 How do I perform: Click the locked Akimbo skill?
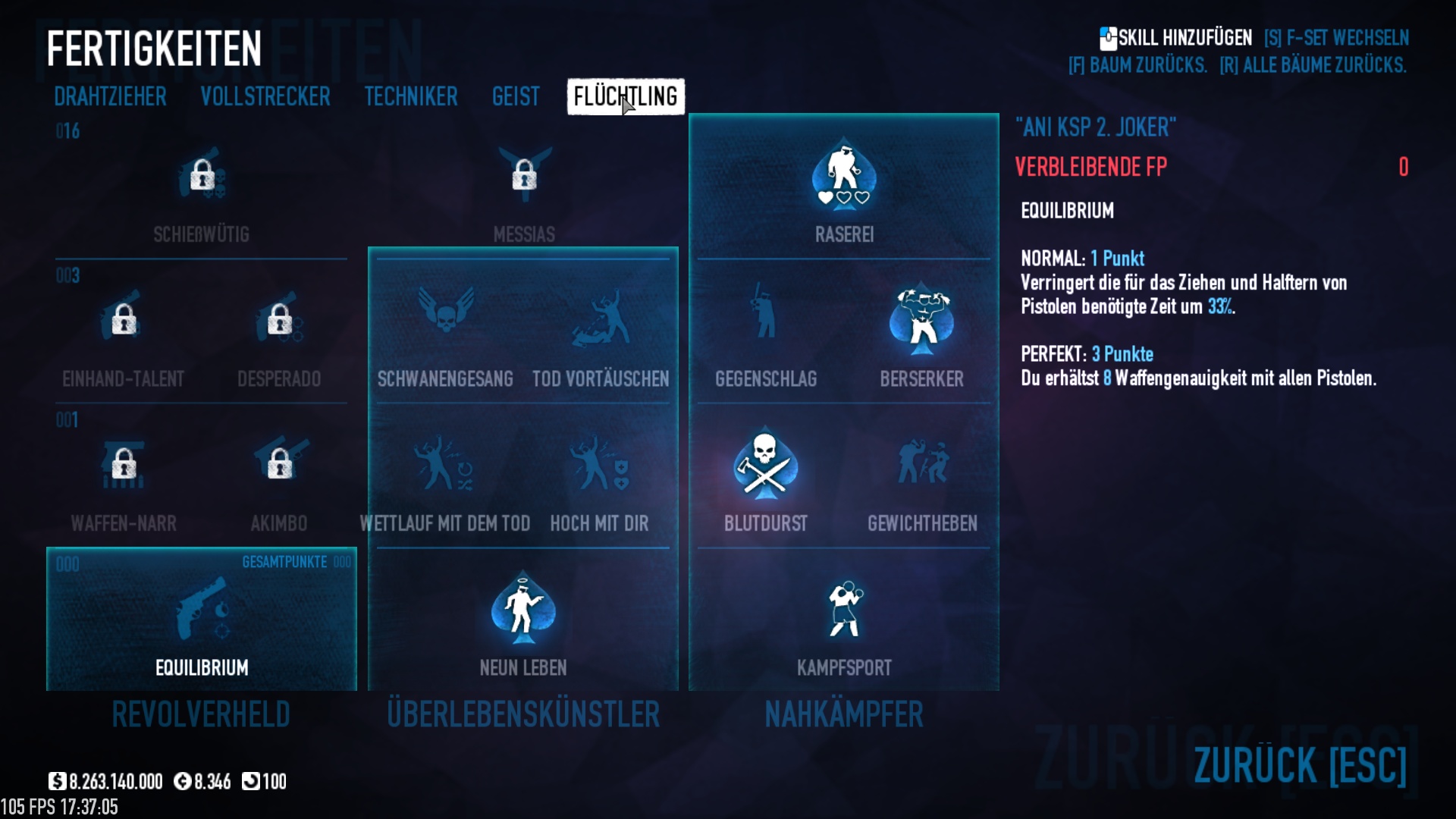279,463
